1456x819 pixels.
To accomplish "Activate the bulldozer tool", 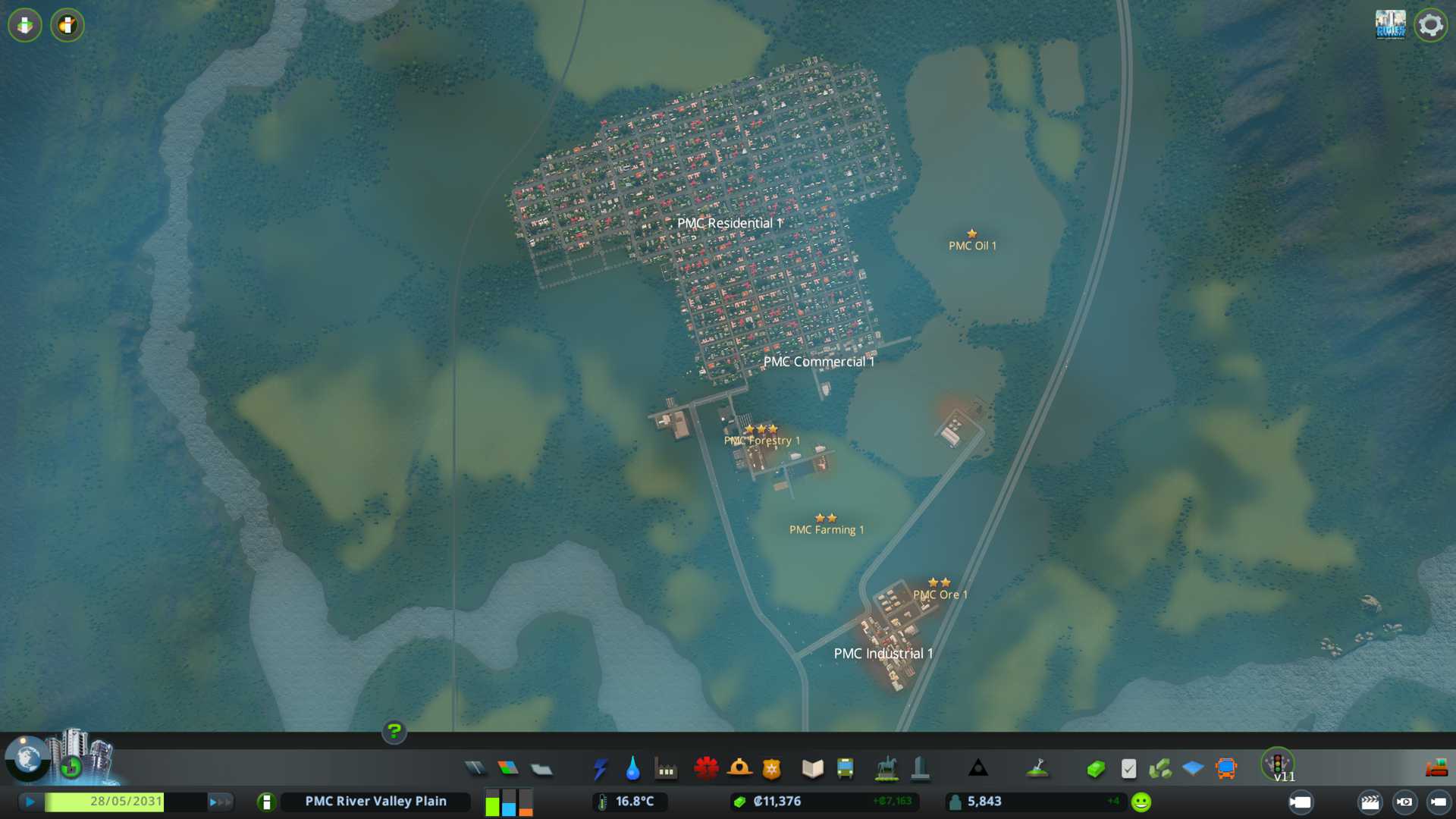I will (1436, 769).
